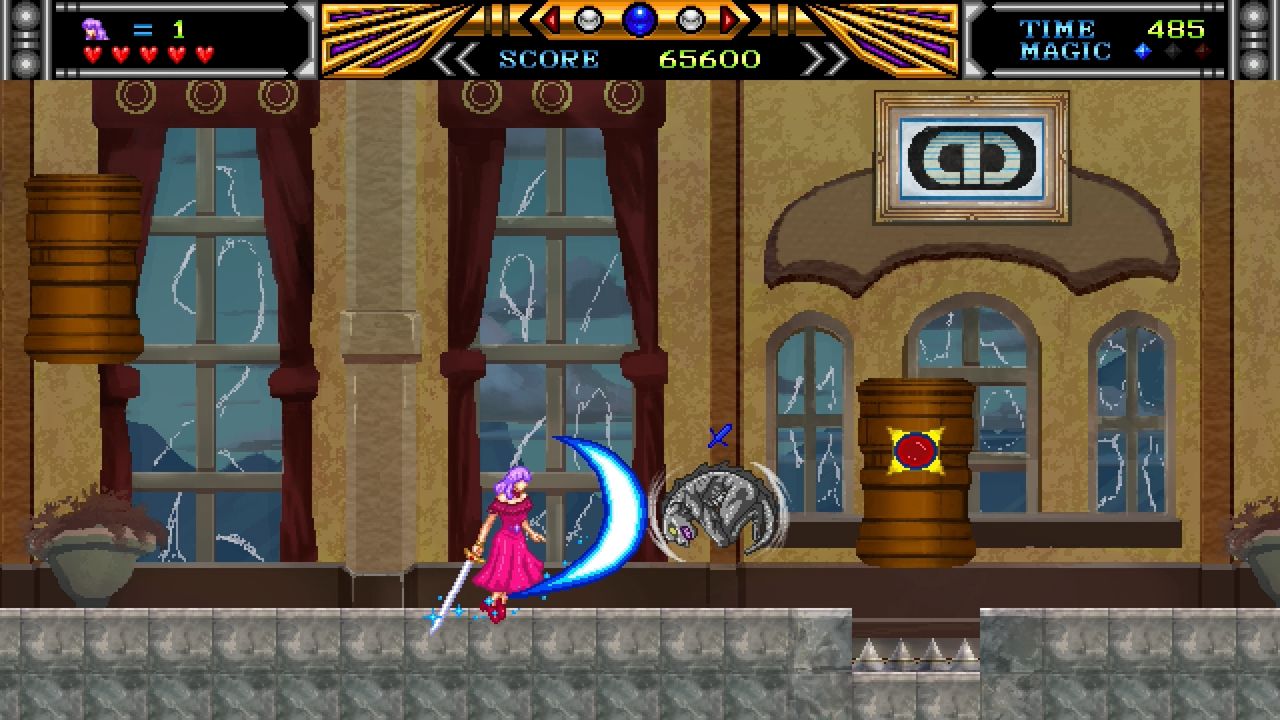
Task: Click the MAGIC text label
Action: [x=1065, y=50]
